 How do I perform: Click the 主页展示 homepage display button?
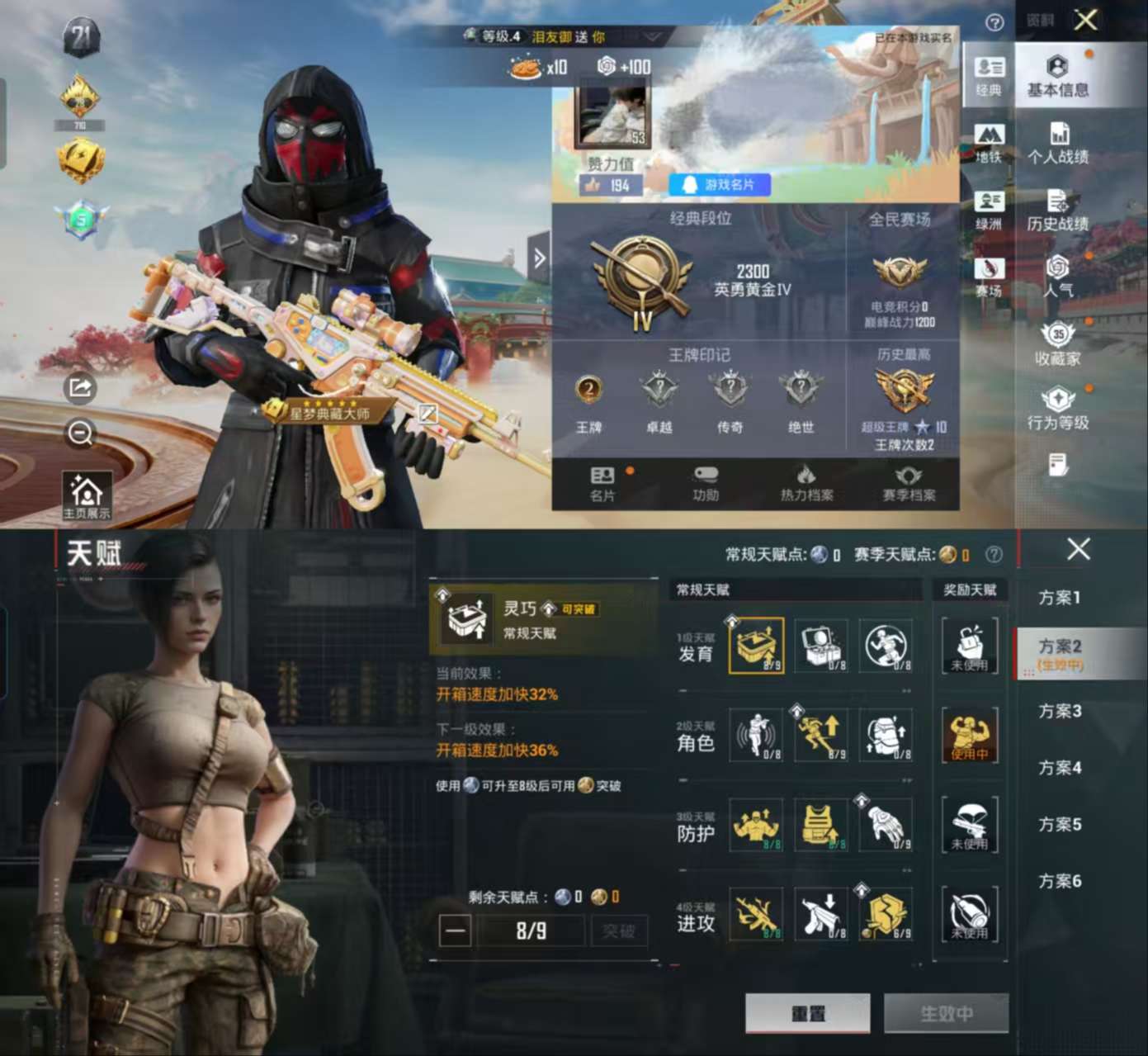(87, 496)
